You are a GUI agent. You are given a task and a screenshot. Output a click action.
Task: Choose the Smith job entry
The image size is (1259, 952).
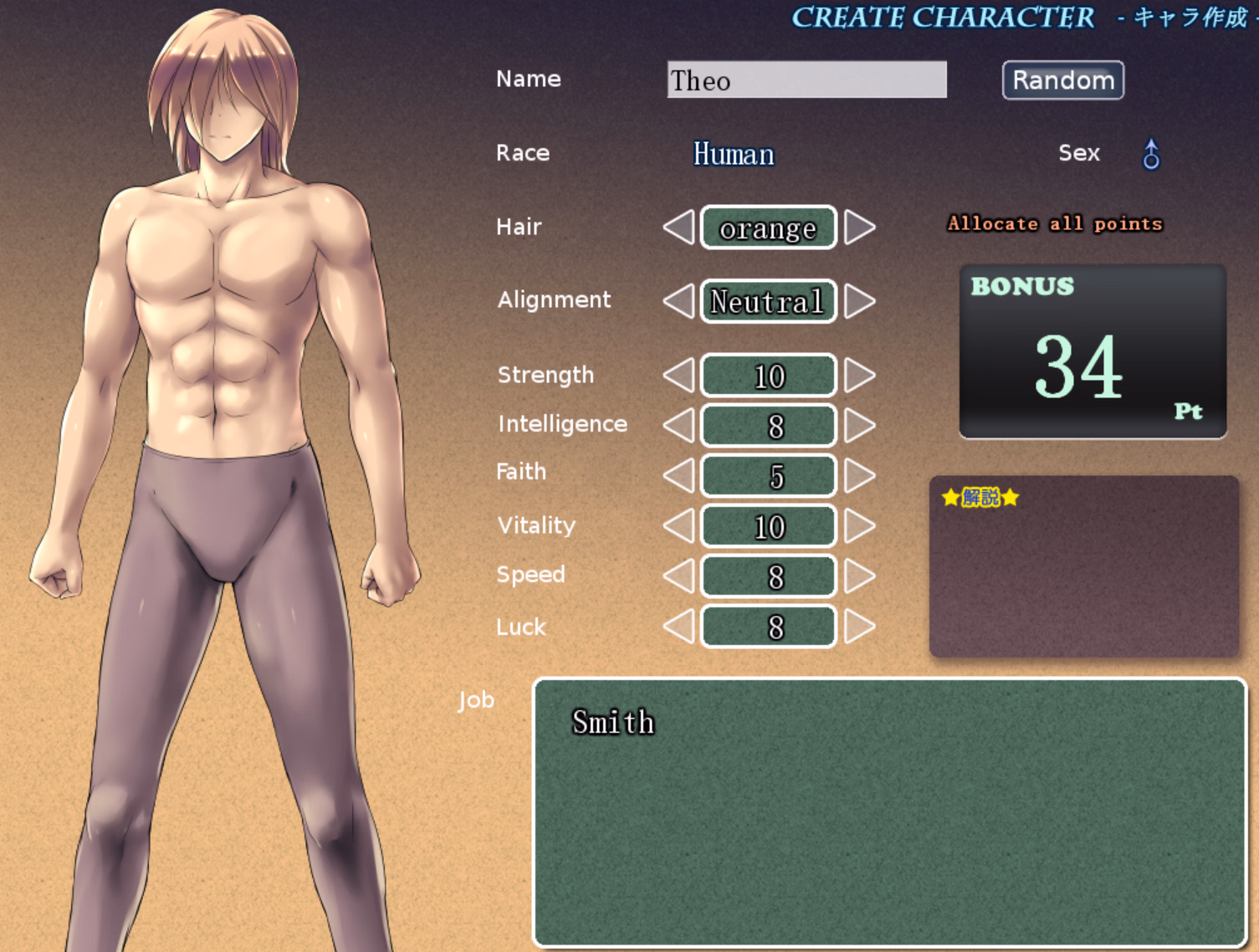[613, 722]
